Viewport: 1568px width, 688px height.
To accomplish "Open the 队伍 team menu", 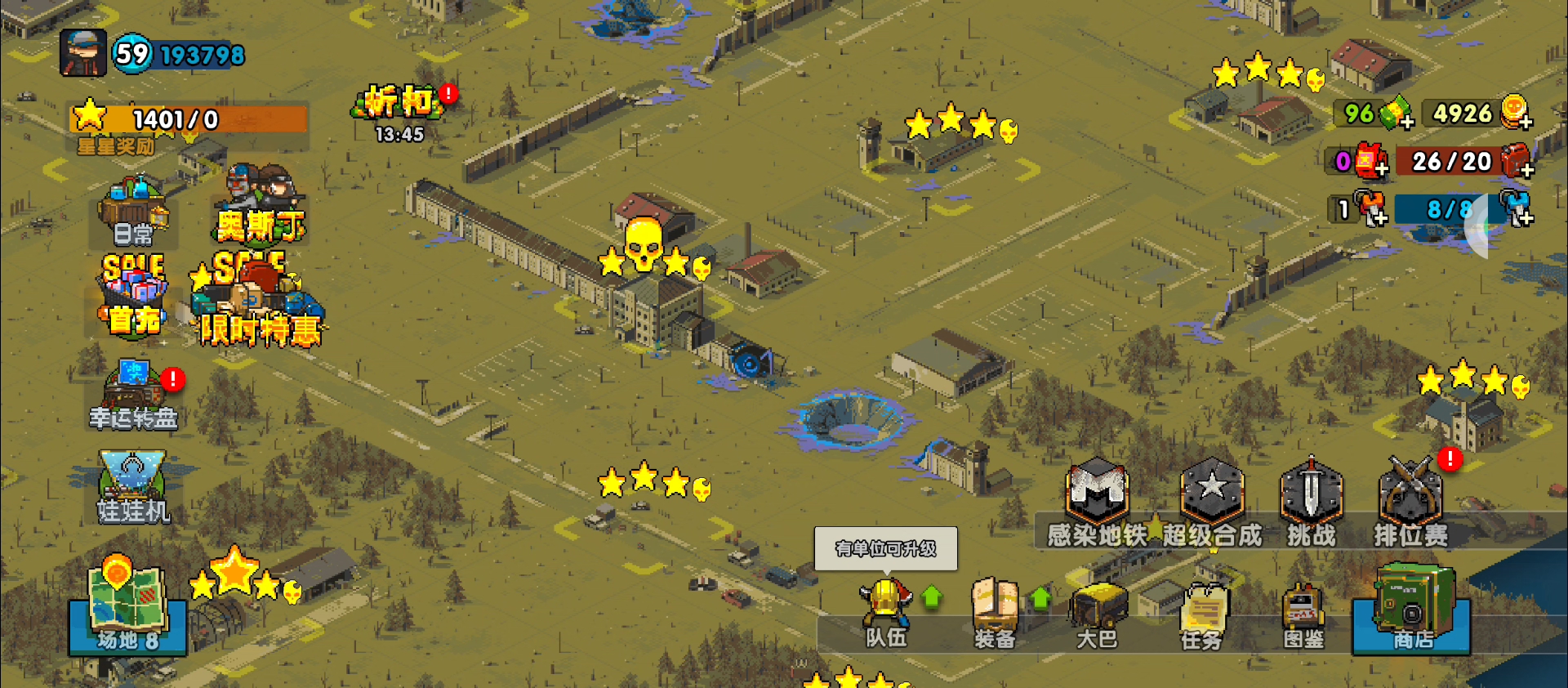I will pos(886,614).
